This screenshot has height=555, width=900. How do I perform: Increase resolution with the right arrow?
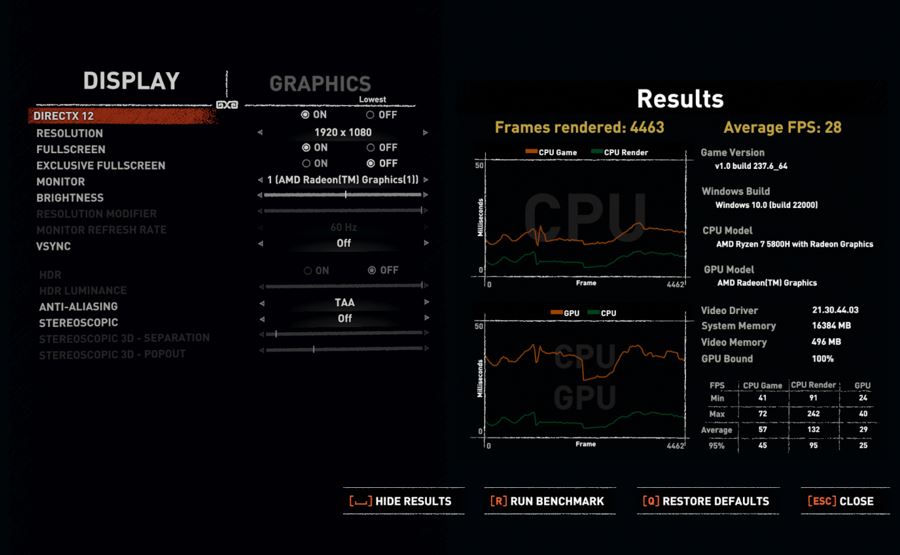(426, 132)
